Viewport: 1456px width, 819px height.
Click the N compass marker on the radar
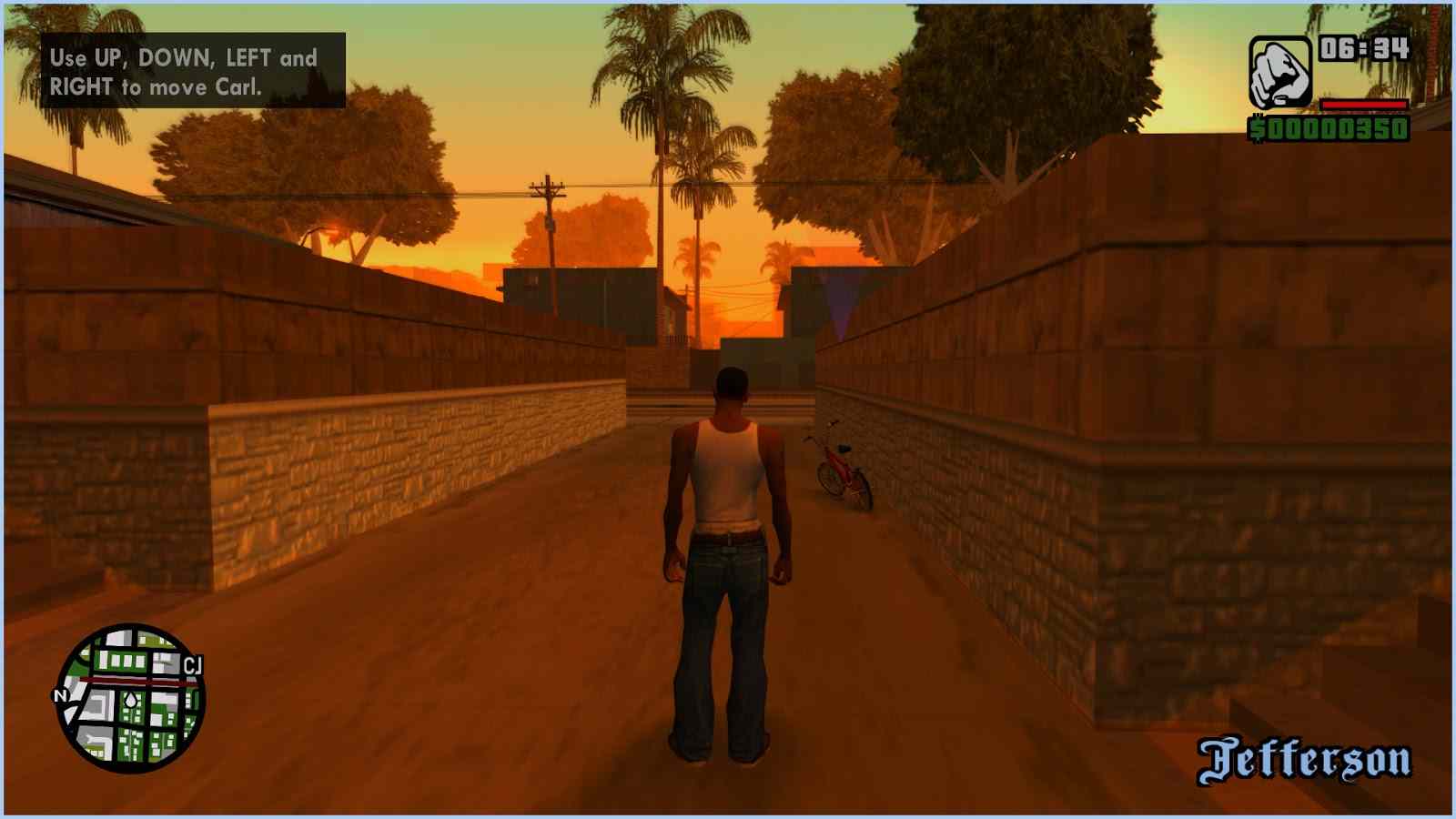click(x=63, y=697)
